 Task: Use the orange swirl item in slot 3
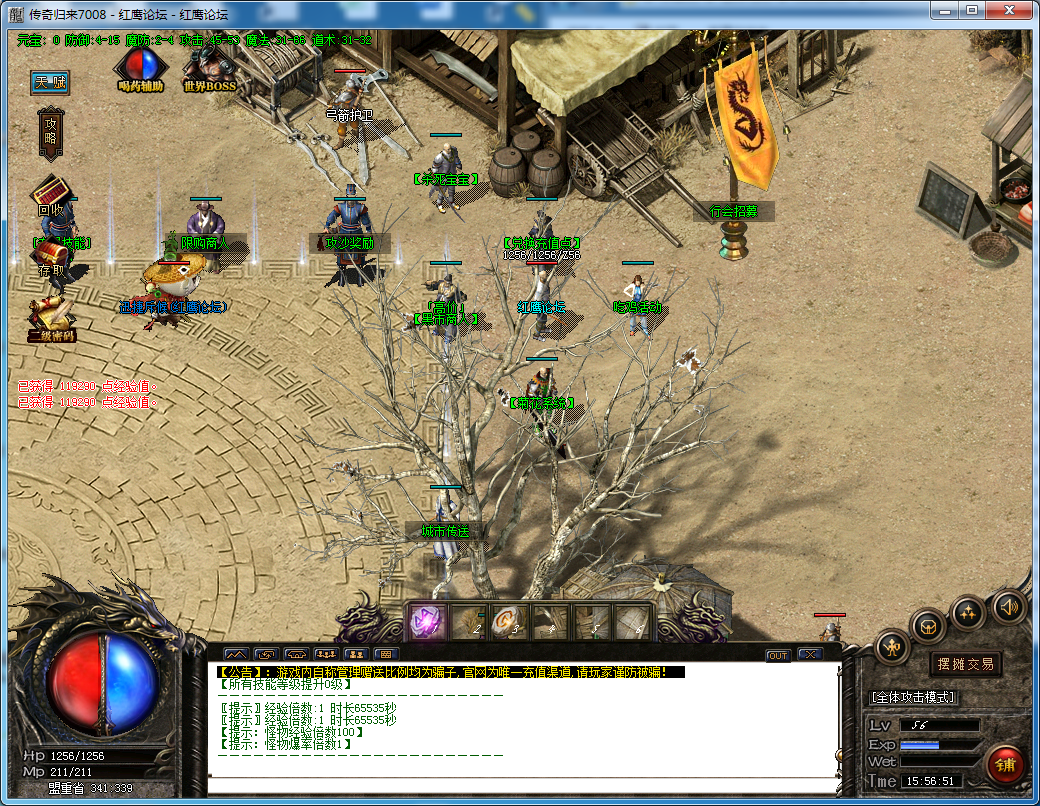pyautogui.click(x=508, y=622)
